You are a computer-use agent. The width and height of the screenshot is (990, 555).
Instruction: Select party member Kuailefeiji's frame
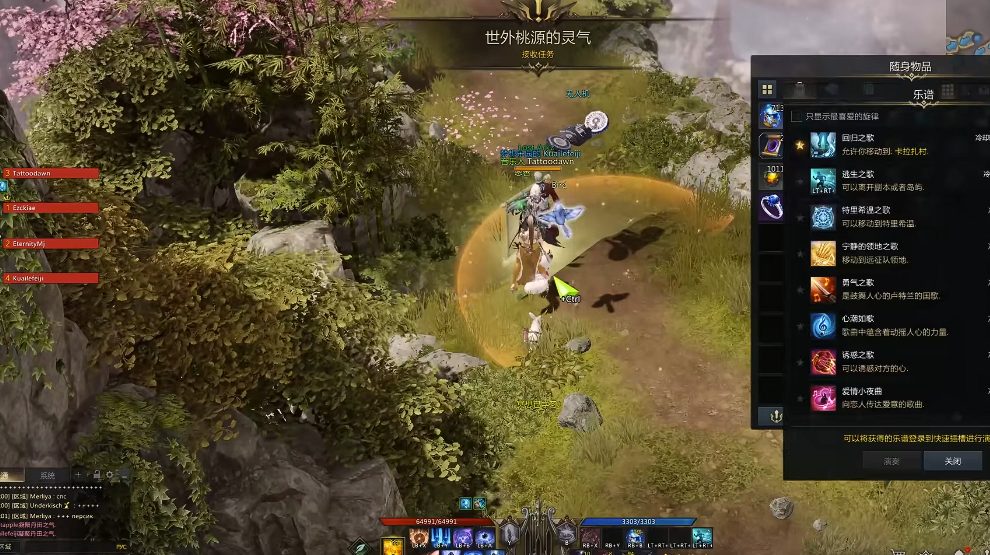pos(52,278)
